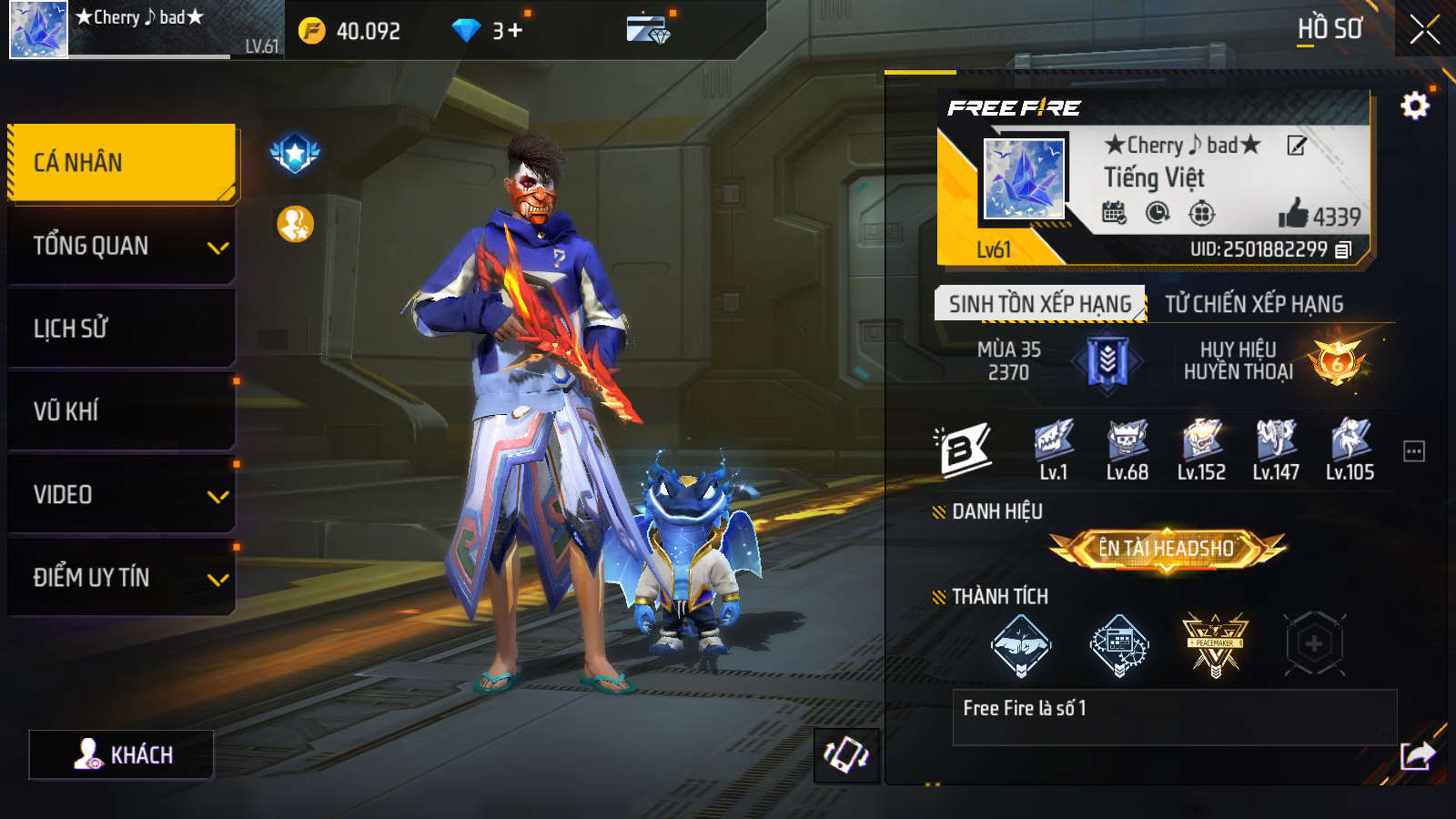Screen dimensions: 1456x819
Task: Open profile settings gear icon
Action: pos(1414,106)
